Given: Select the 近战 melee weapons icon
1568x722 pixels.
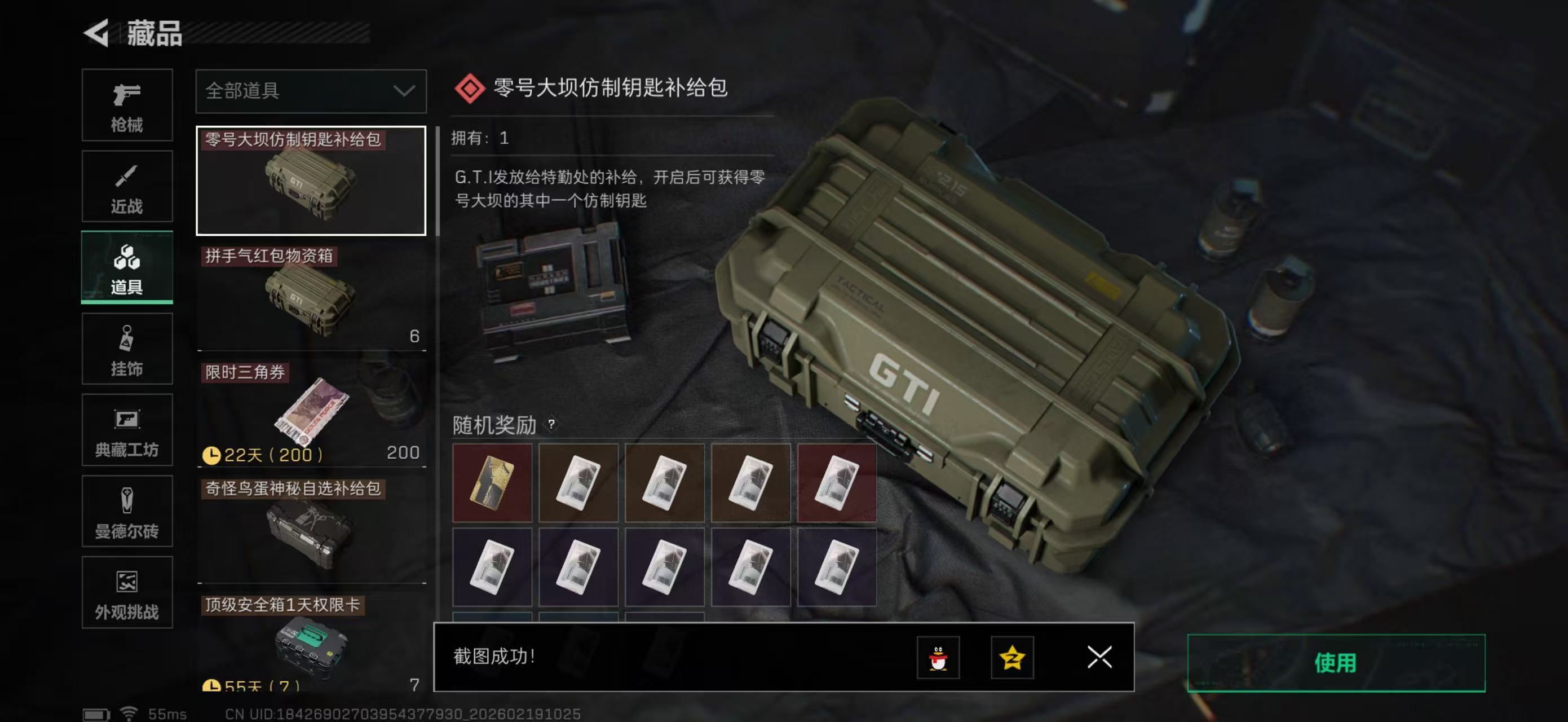Looking at the screenshot, I should [x=127, y=186].
